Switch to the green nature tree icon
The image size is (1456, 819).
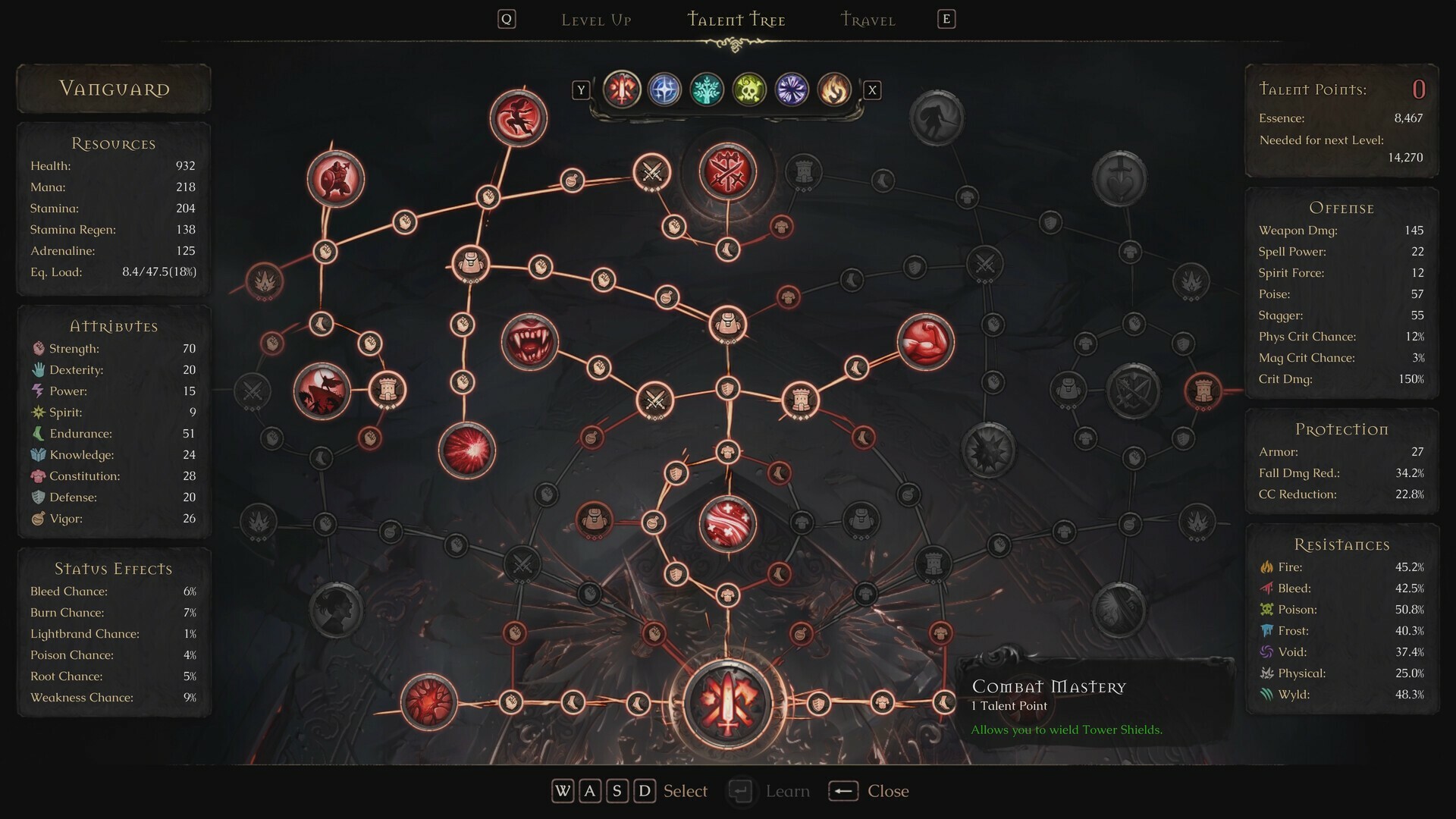point(706,89)
